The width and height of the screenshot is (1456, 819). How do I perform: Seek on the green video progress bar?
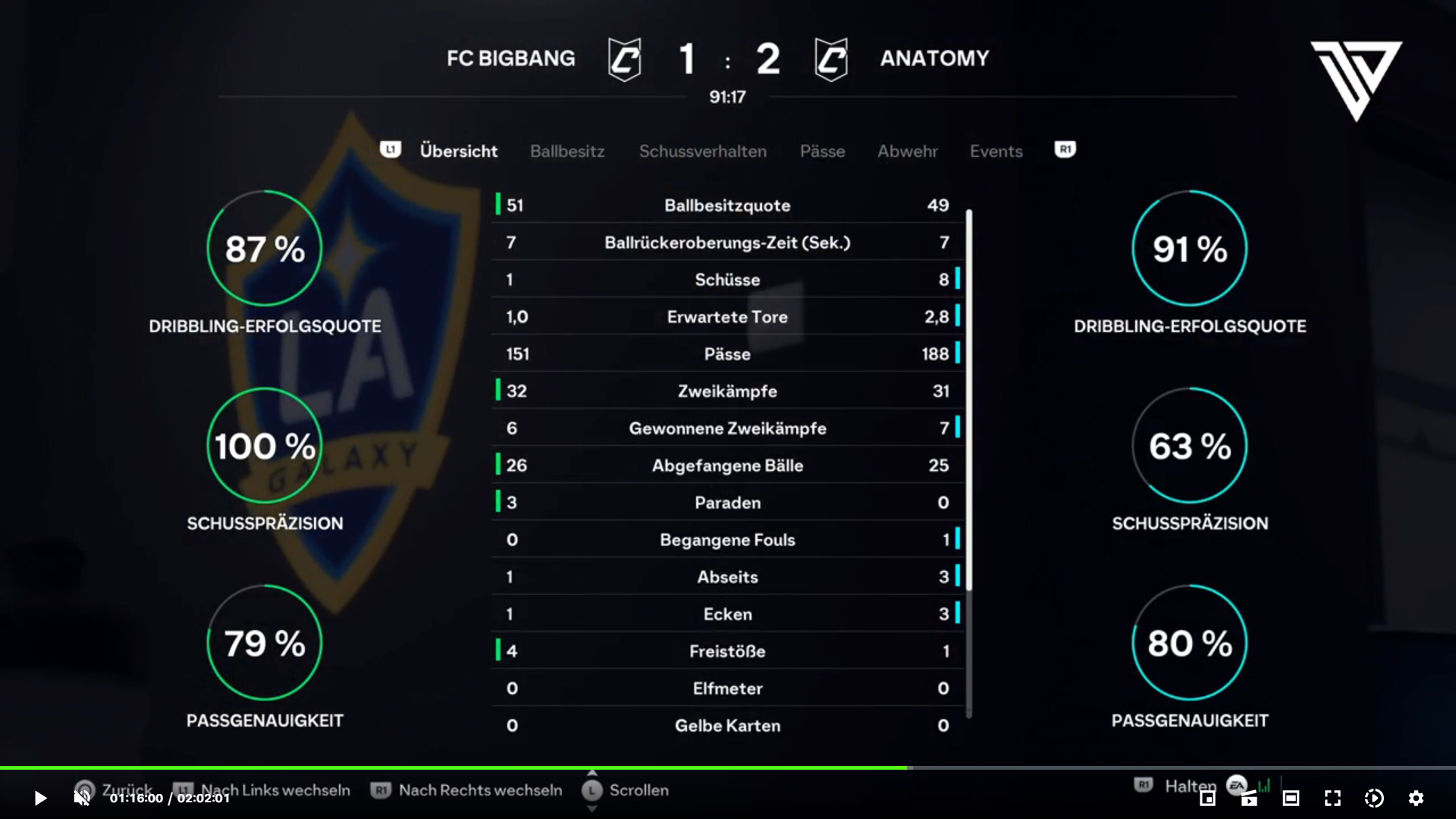[x=455, y=767]
